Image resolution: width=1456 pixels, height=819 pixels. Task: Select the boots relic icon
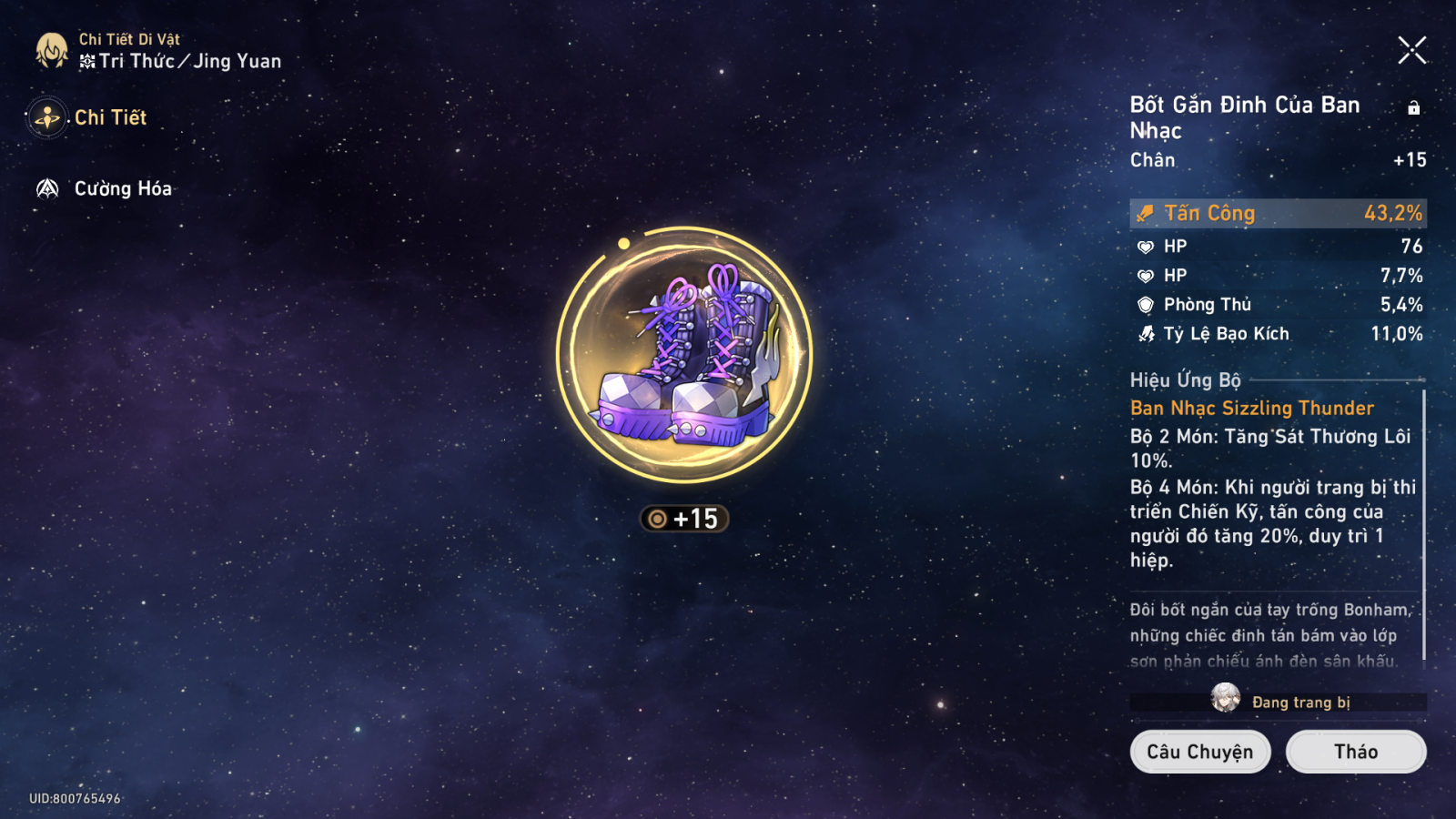(684, 355)
